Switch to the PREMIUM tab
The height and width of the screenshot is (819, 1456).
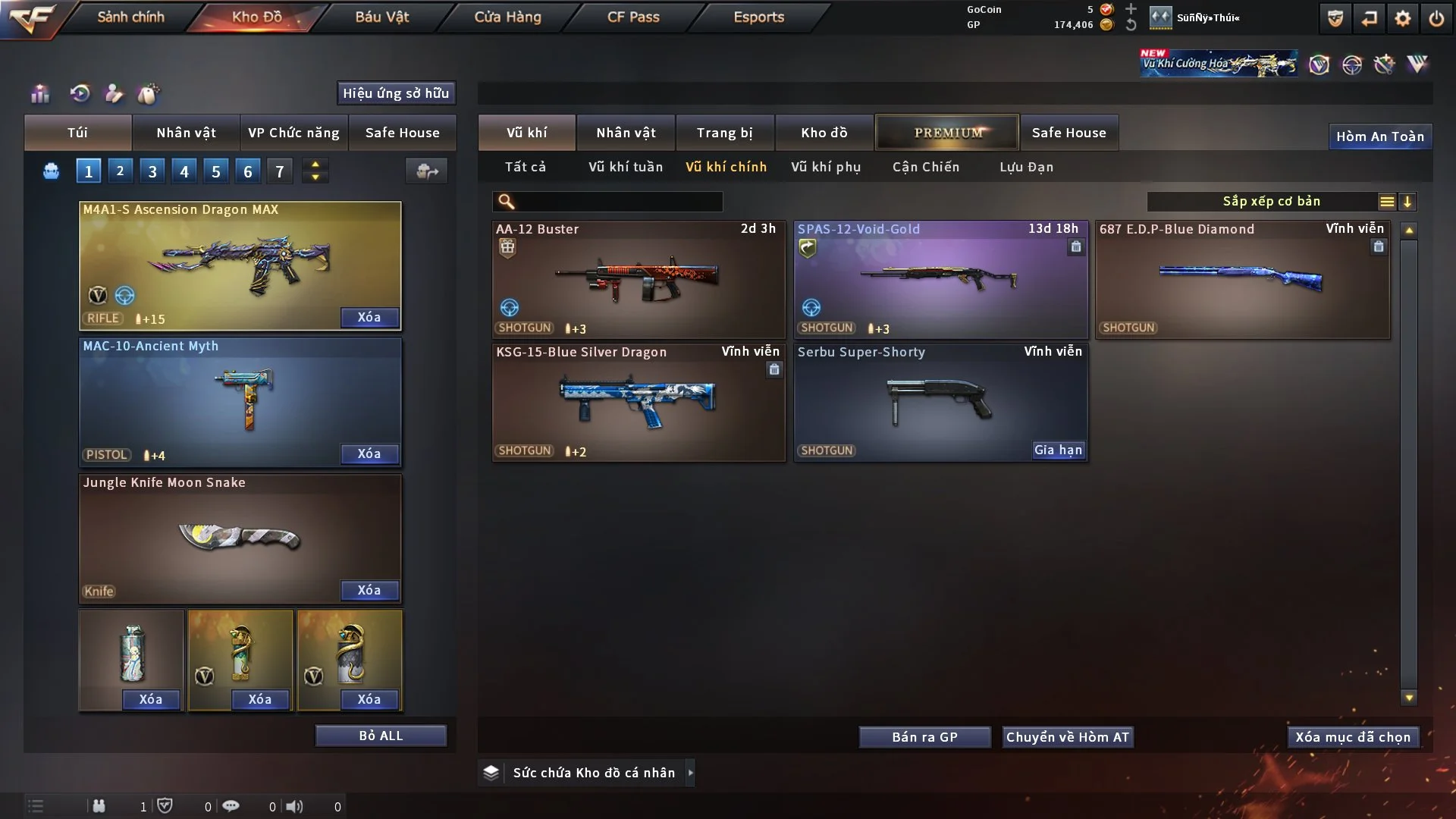(x=947, y=133)
